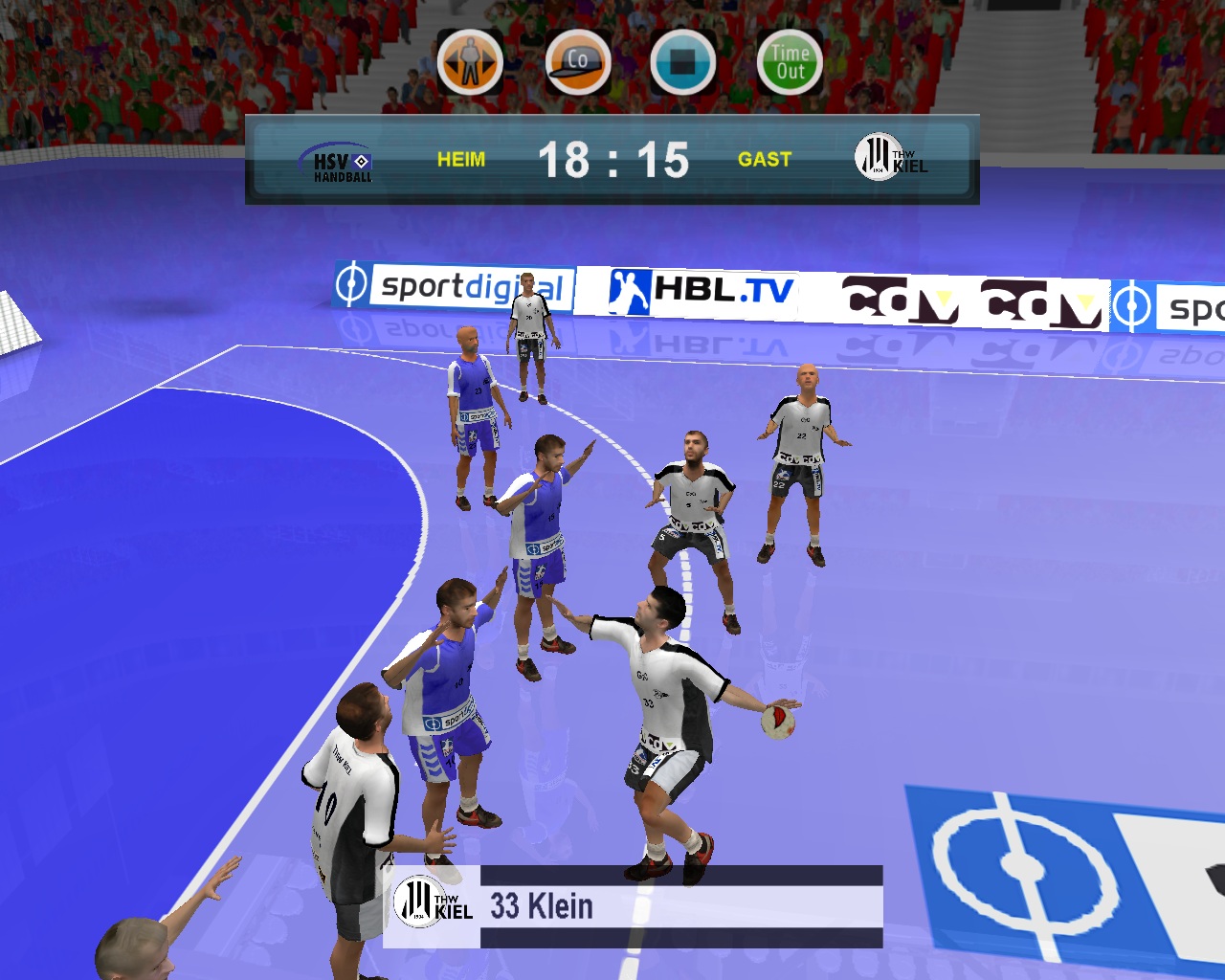Open the player substitution button
The height and width of the screenshot is (980, 1225).
click(x=470, y=62)
